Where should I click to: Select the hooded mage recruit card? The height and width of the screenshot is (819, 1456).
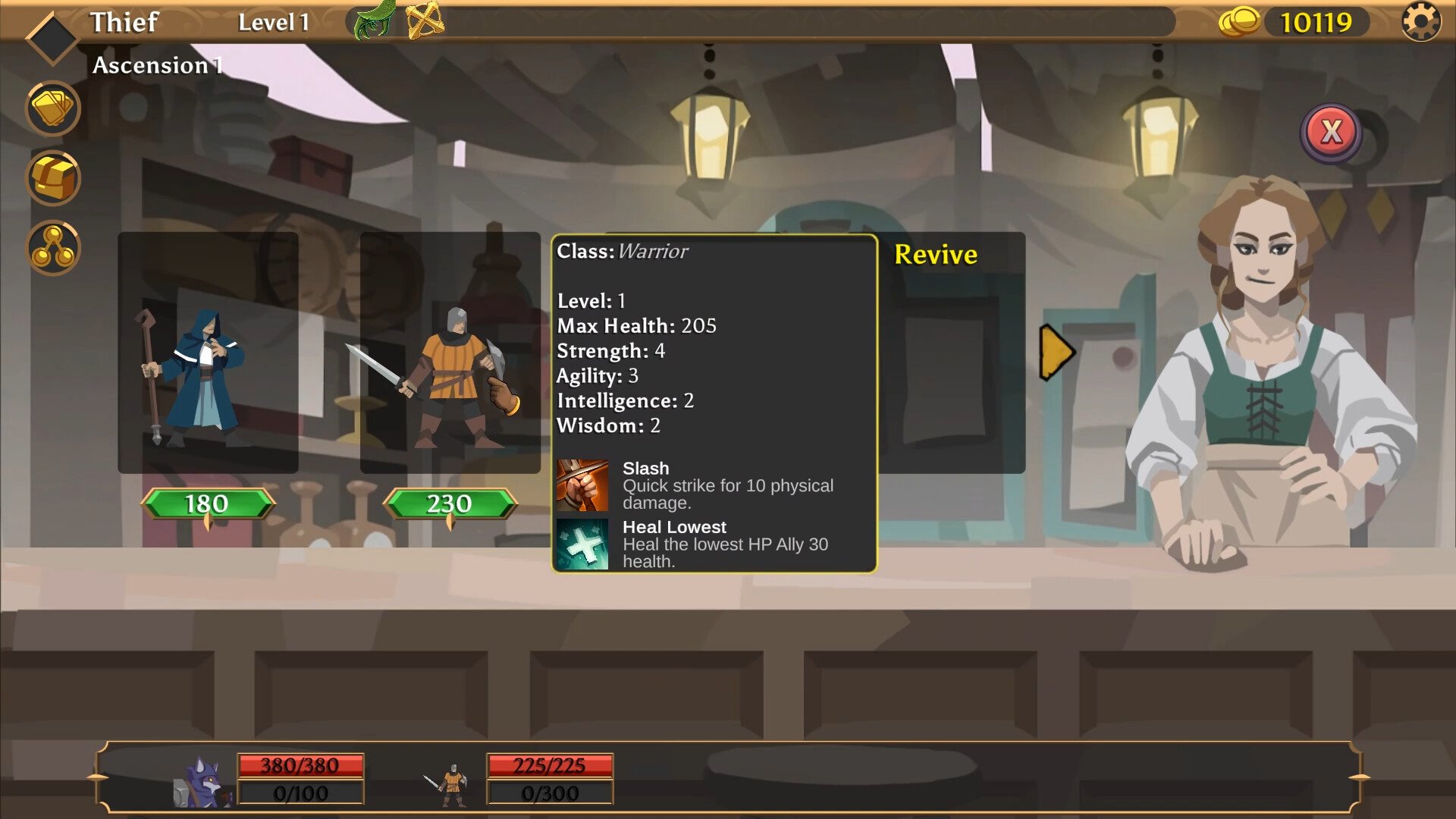pos(208,353)
